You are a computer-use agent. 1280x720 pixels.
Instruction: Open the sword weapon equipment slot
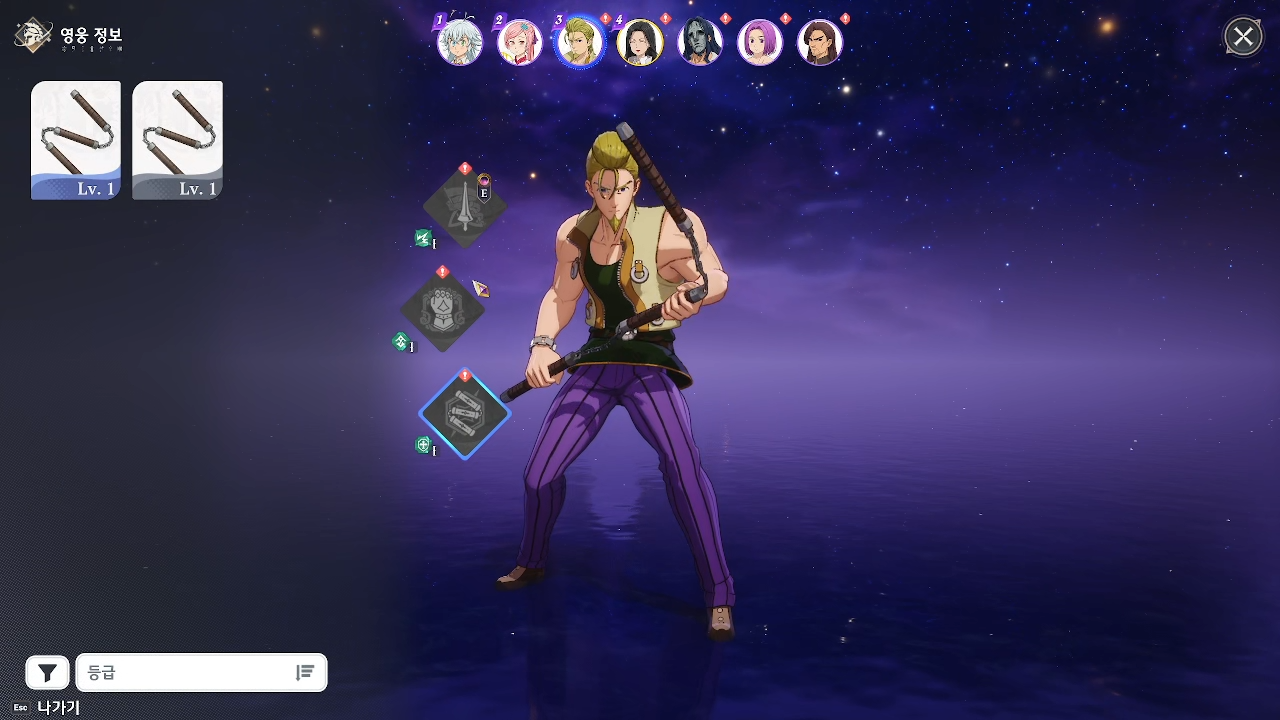click(465, 207)
